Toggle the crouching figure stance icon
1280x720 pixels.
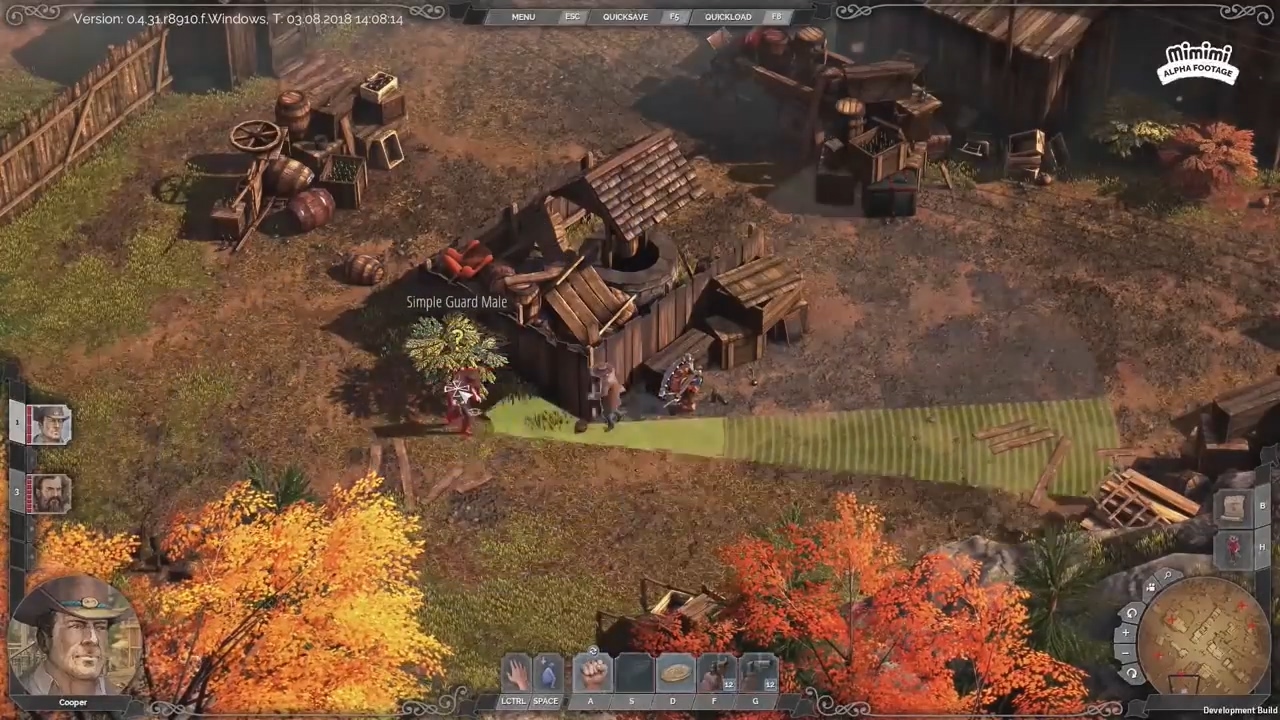pos(547,673)
